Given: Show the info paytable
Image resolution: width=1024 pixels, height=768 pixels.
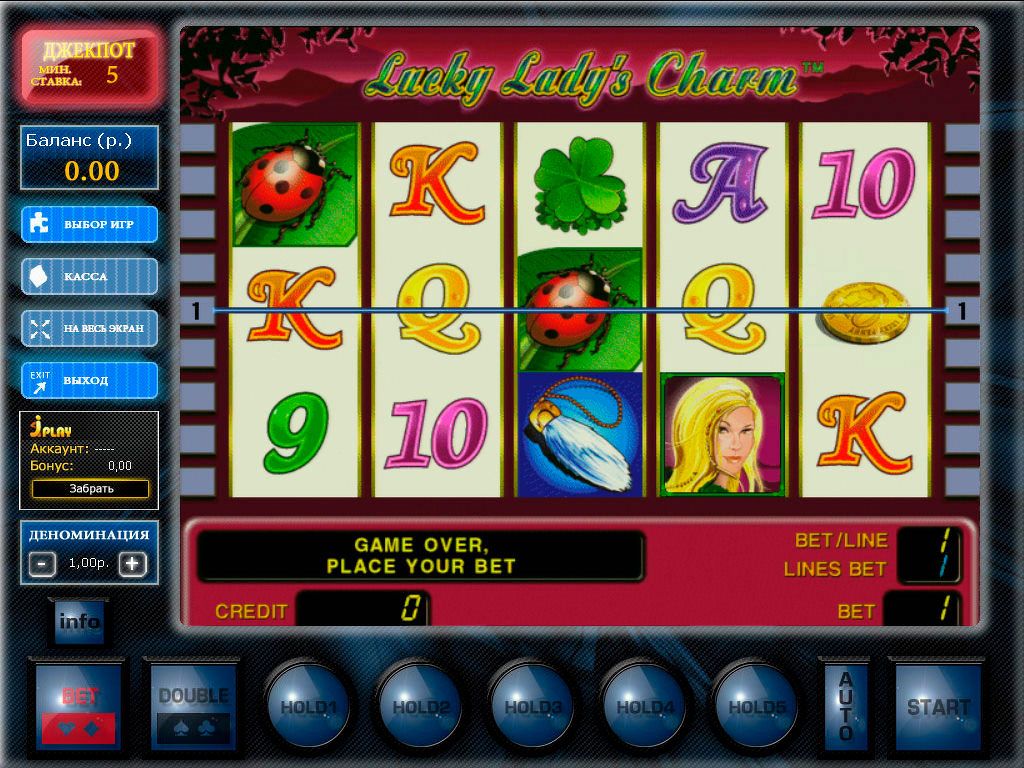Looking at the screenshot, I should (80, 622).
